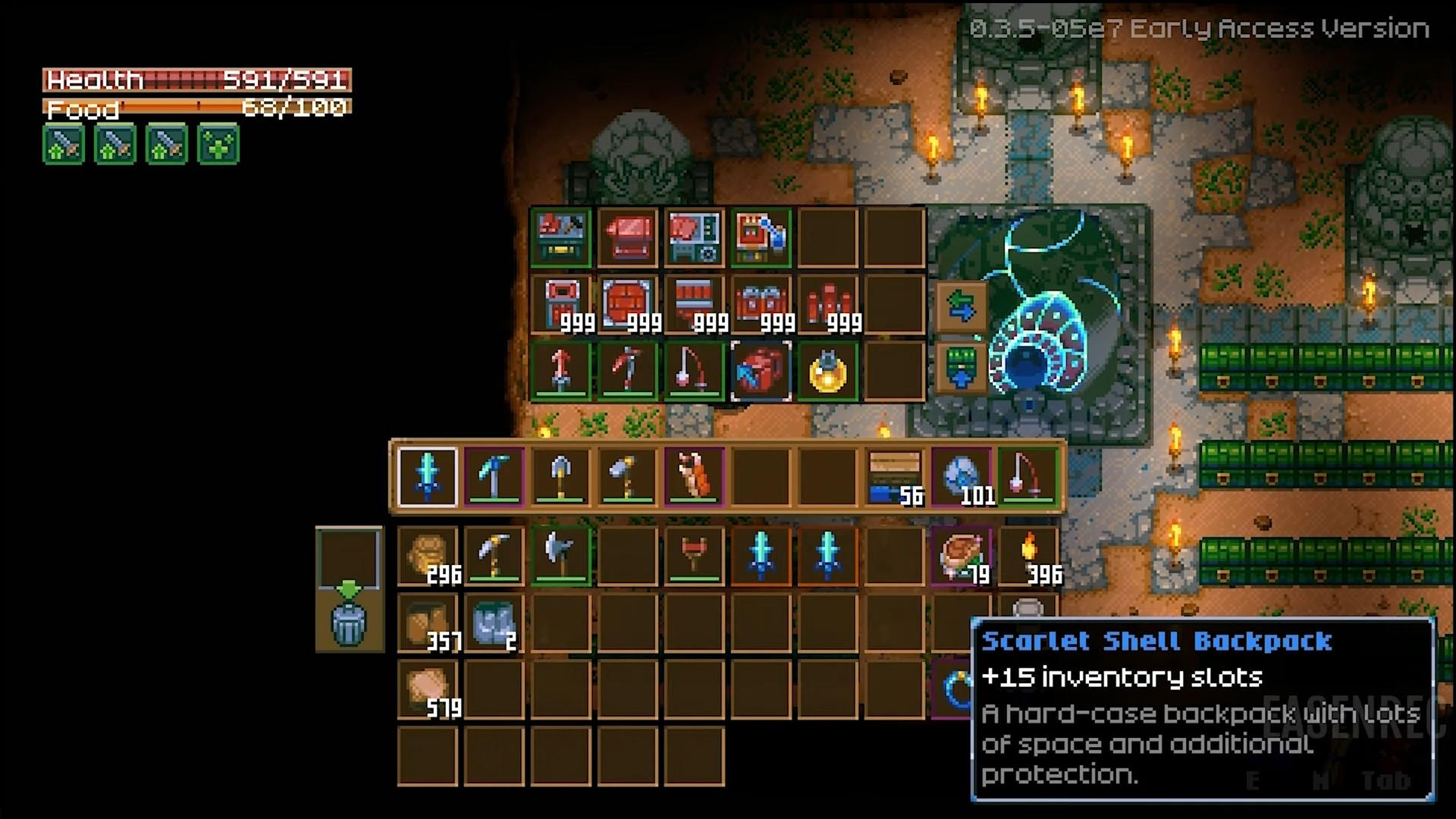Click the green clover buff icon
The image size is (1456, 819).
click(218, 144)
